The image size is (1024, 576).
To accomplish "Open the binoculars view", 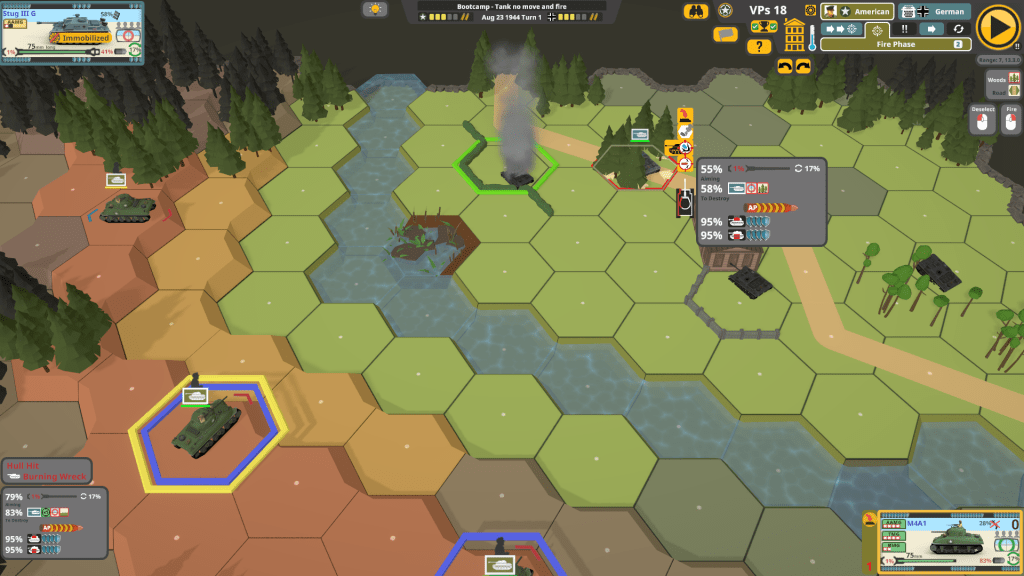I will click(x=696, y=11).
